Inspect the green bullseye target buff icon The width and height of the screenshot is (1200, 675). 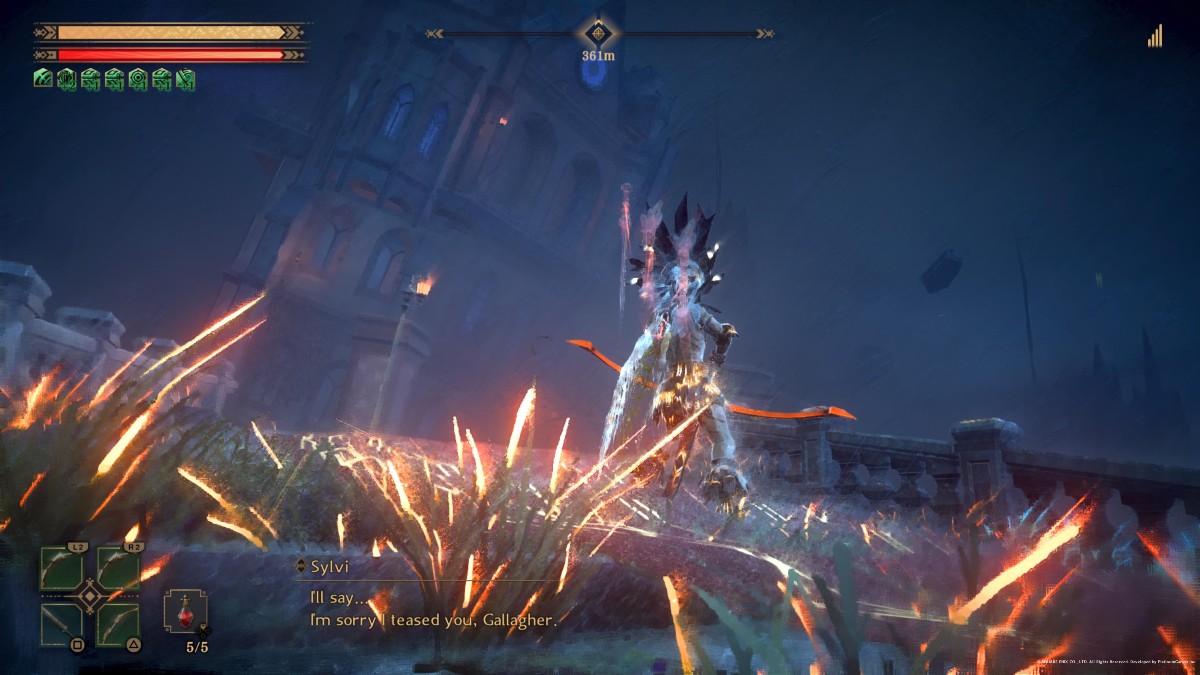[138, 78]
